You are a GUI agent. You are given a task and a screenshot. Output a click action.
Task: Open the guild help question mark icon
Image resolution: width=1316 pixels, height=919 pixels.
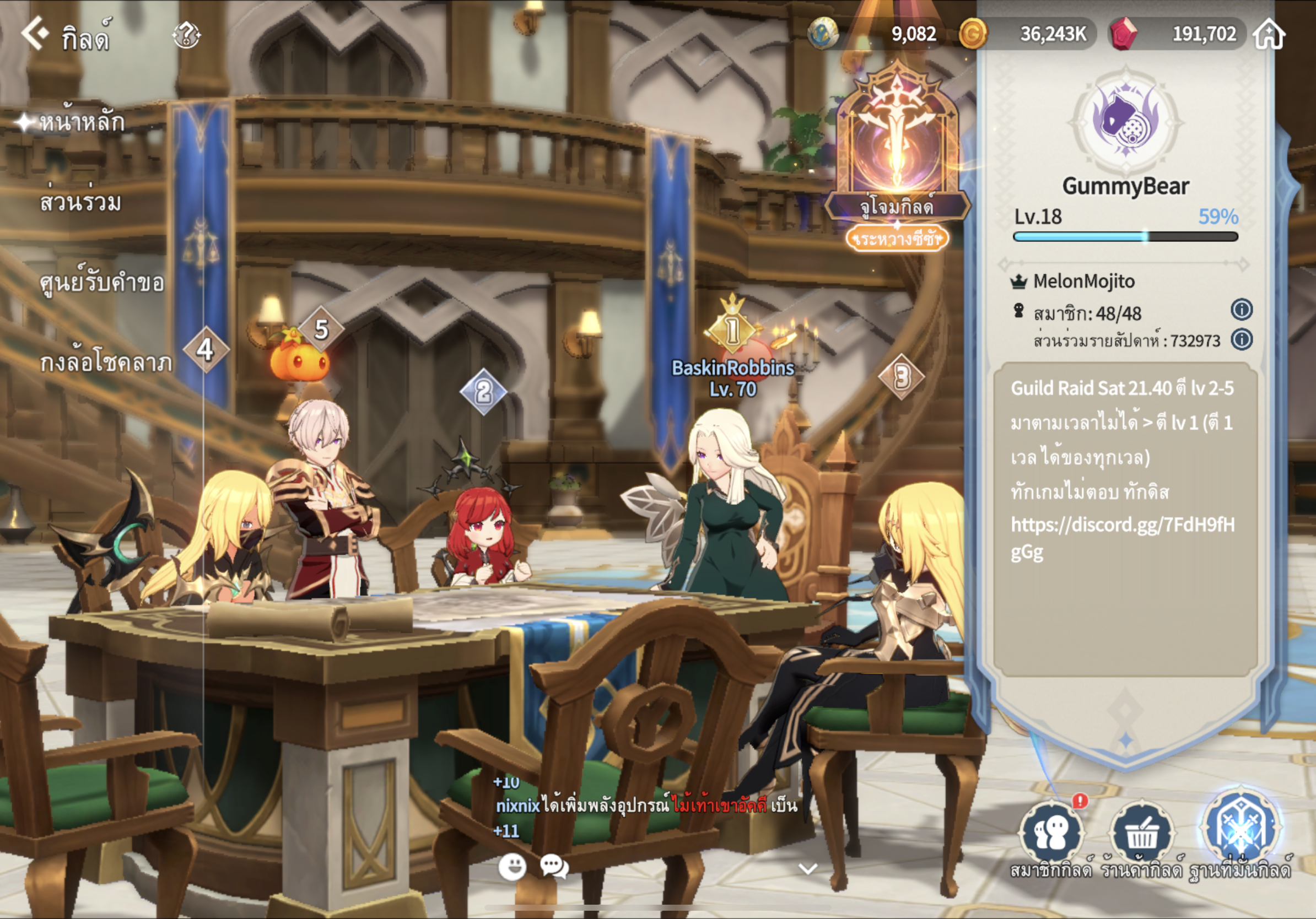coord(186,35)
